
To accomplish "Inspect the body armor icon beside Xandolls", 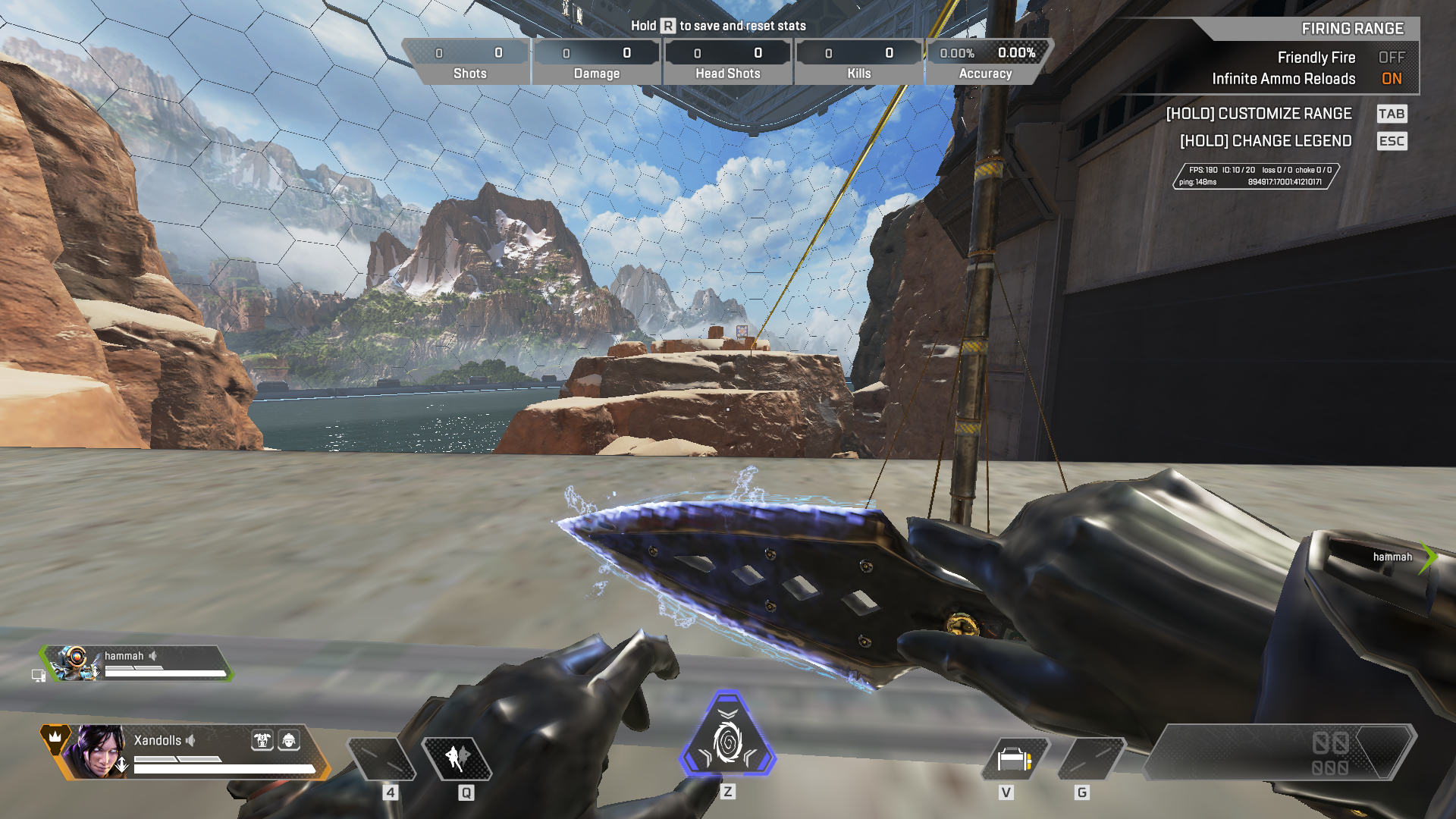I will pos(262,740).
